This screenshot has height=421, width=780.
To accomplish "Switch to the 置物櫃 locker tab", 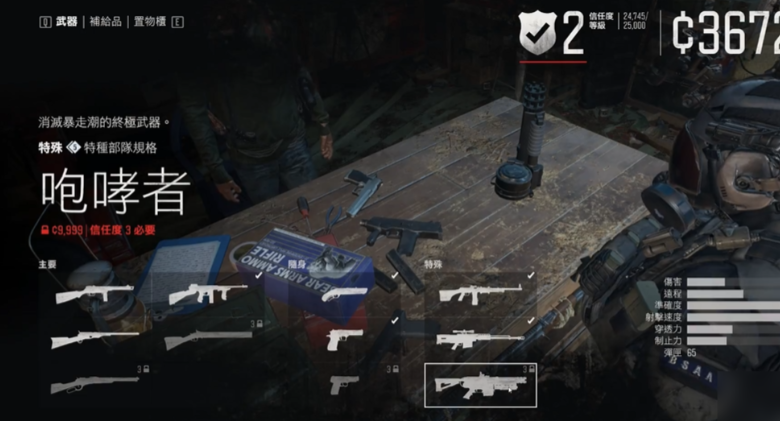I will (x=148, y=21).
